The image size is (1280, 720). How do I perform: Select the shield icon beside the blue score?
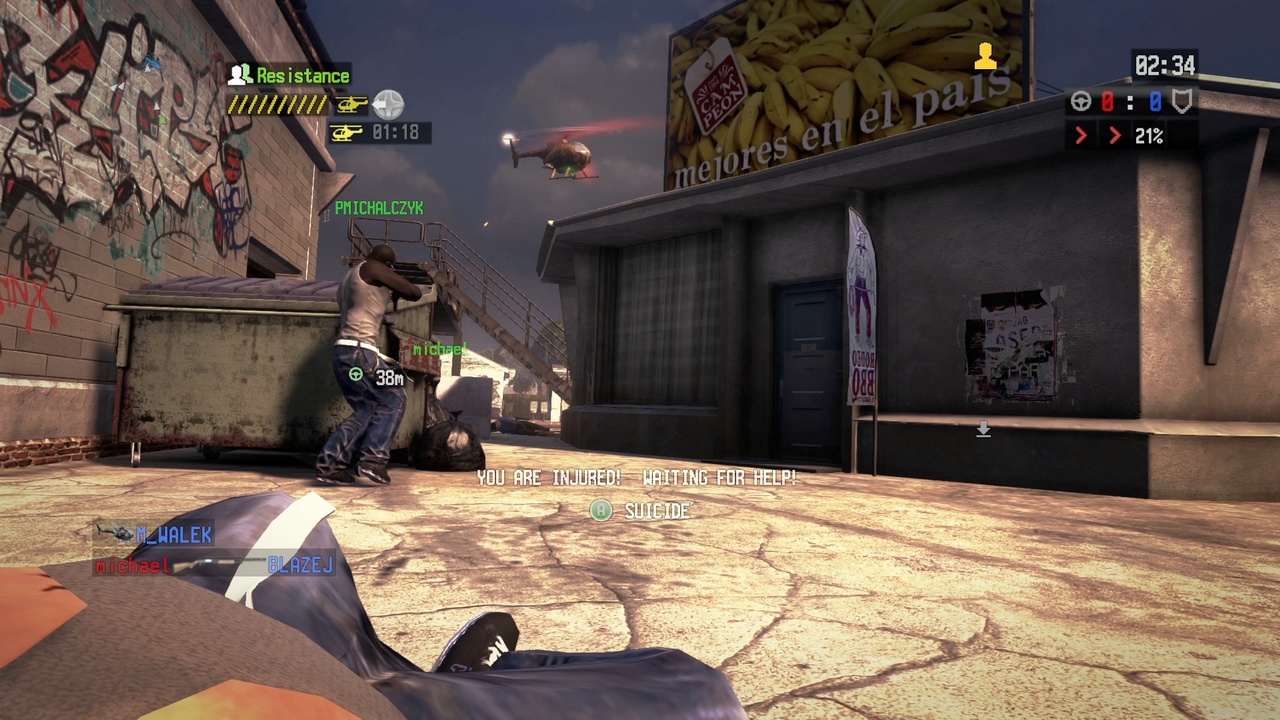1181,102
